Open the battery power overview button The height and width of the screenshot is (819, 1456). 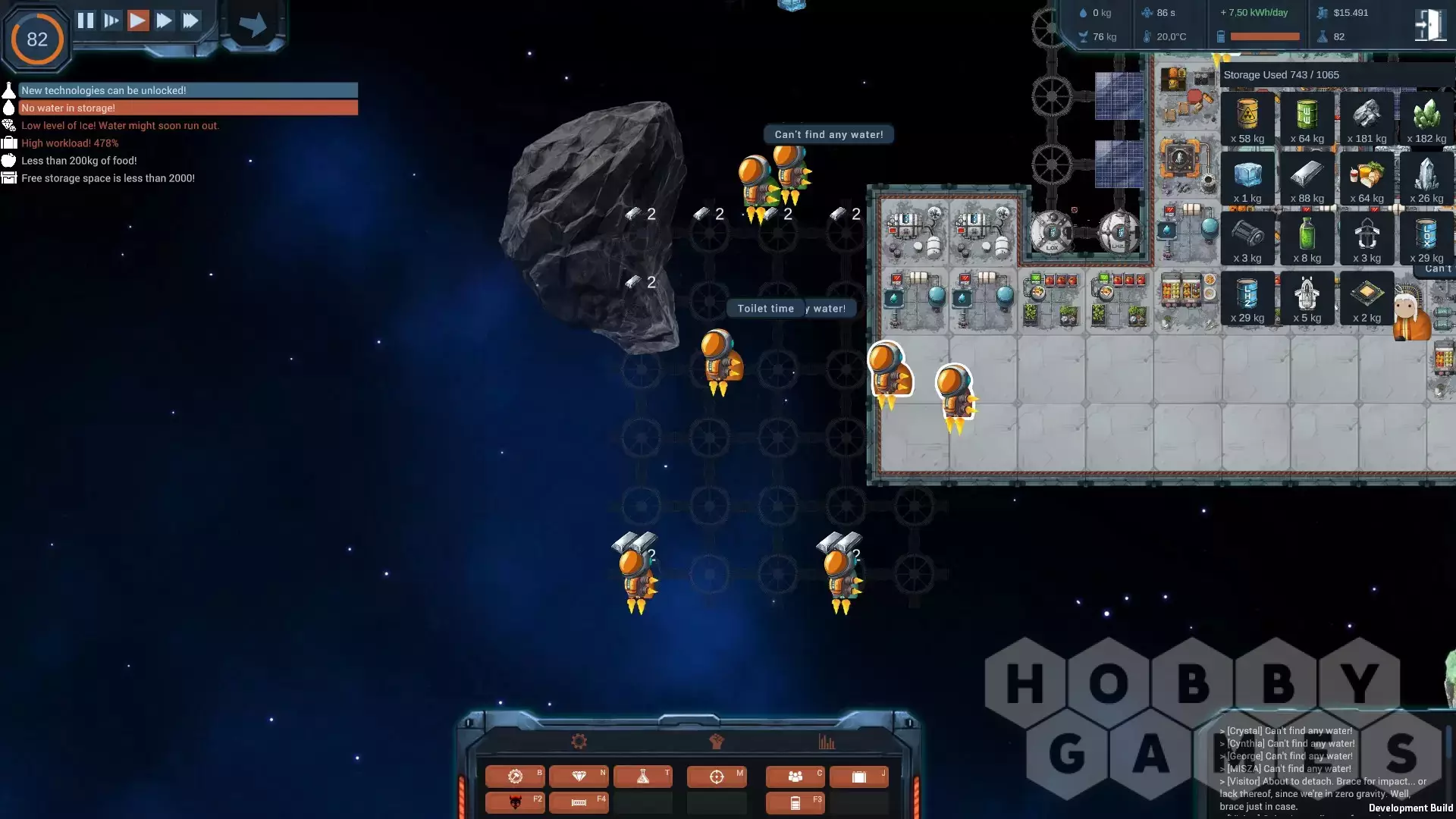tap(795, 802)
